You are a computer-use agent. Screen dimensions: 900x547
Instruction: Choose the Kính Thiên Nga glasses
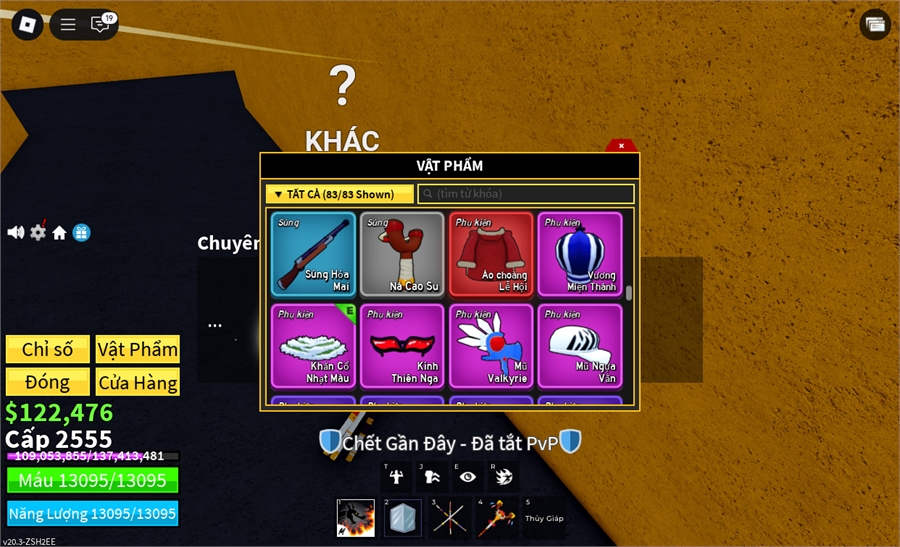pyautogui.click(x=402, y=345)
